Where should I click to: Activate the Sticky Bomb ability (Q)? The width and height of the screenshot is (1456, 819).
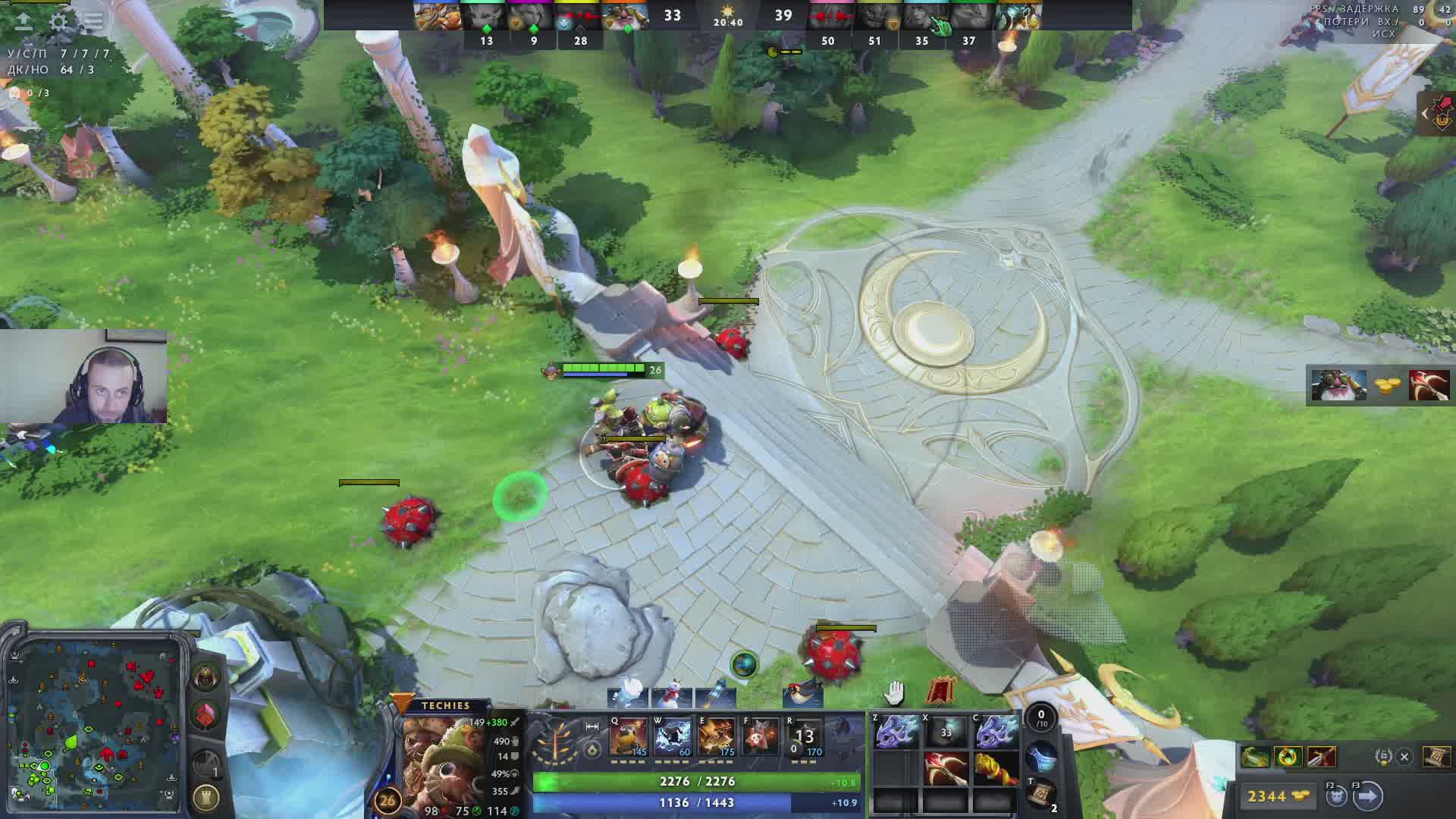[629, 737]
